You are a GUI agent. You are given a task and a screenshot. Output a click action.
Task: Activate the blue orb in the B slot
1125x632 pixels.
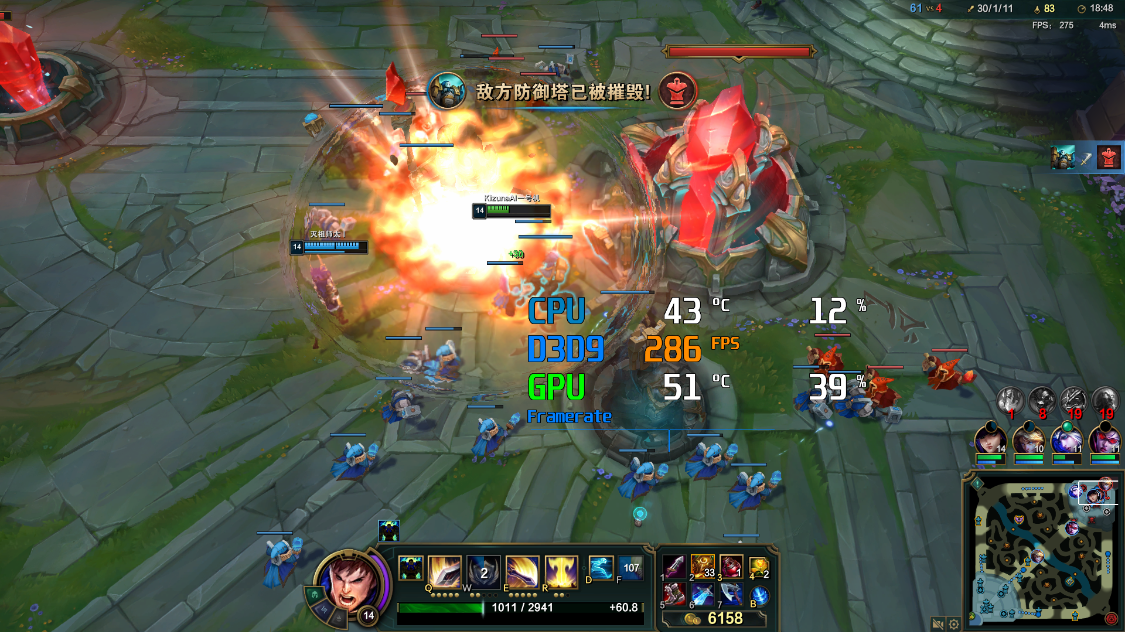760,596
